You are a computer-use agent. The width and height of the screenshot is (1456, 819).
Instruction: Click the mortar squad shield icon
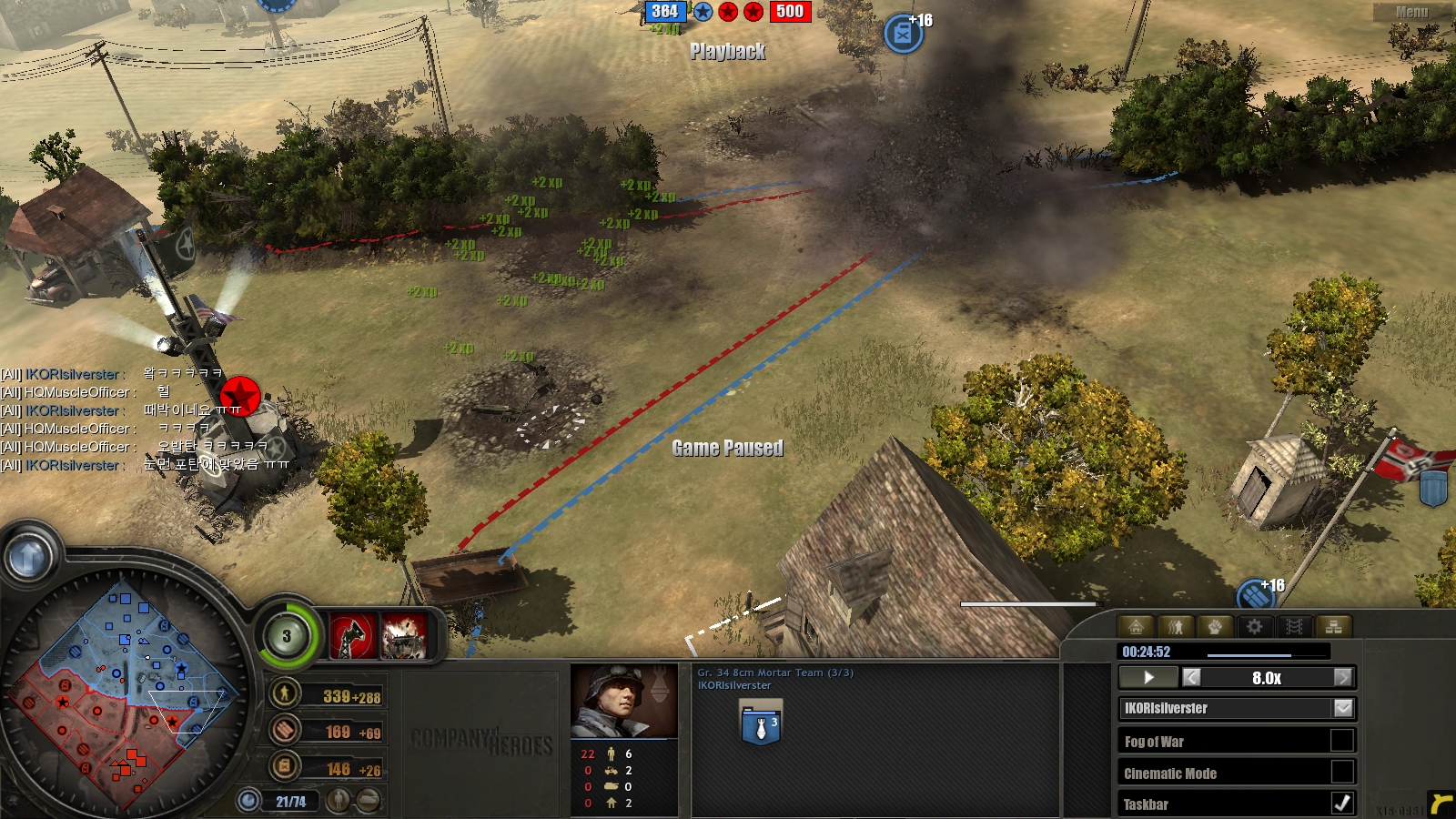point(761,724)
